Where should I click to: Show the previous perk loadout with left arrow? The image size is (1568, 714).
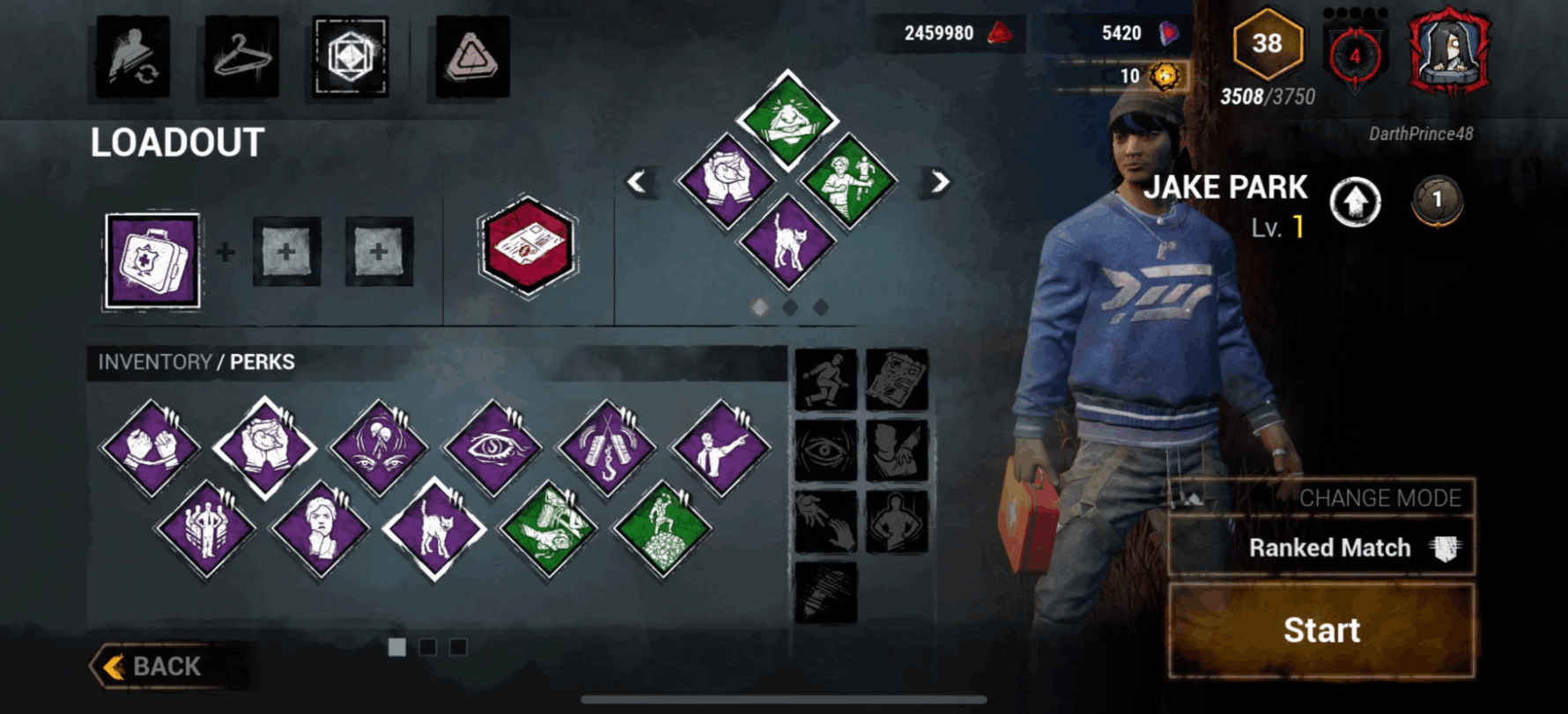[x=637, y=182]
